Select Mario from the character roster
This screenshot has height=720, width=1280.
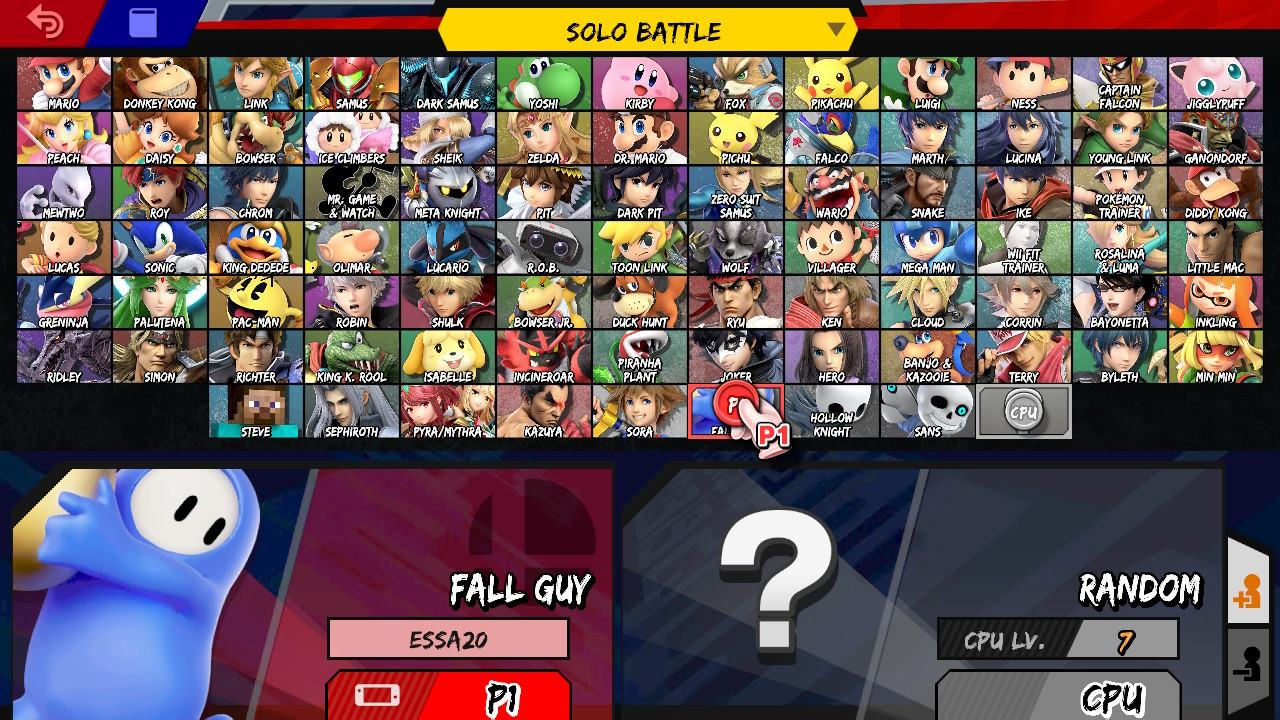pyautogui.click(x=62, y=83)
